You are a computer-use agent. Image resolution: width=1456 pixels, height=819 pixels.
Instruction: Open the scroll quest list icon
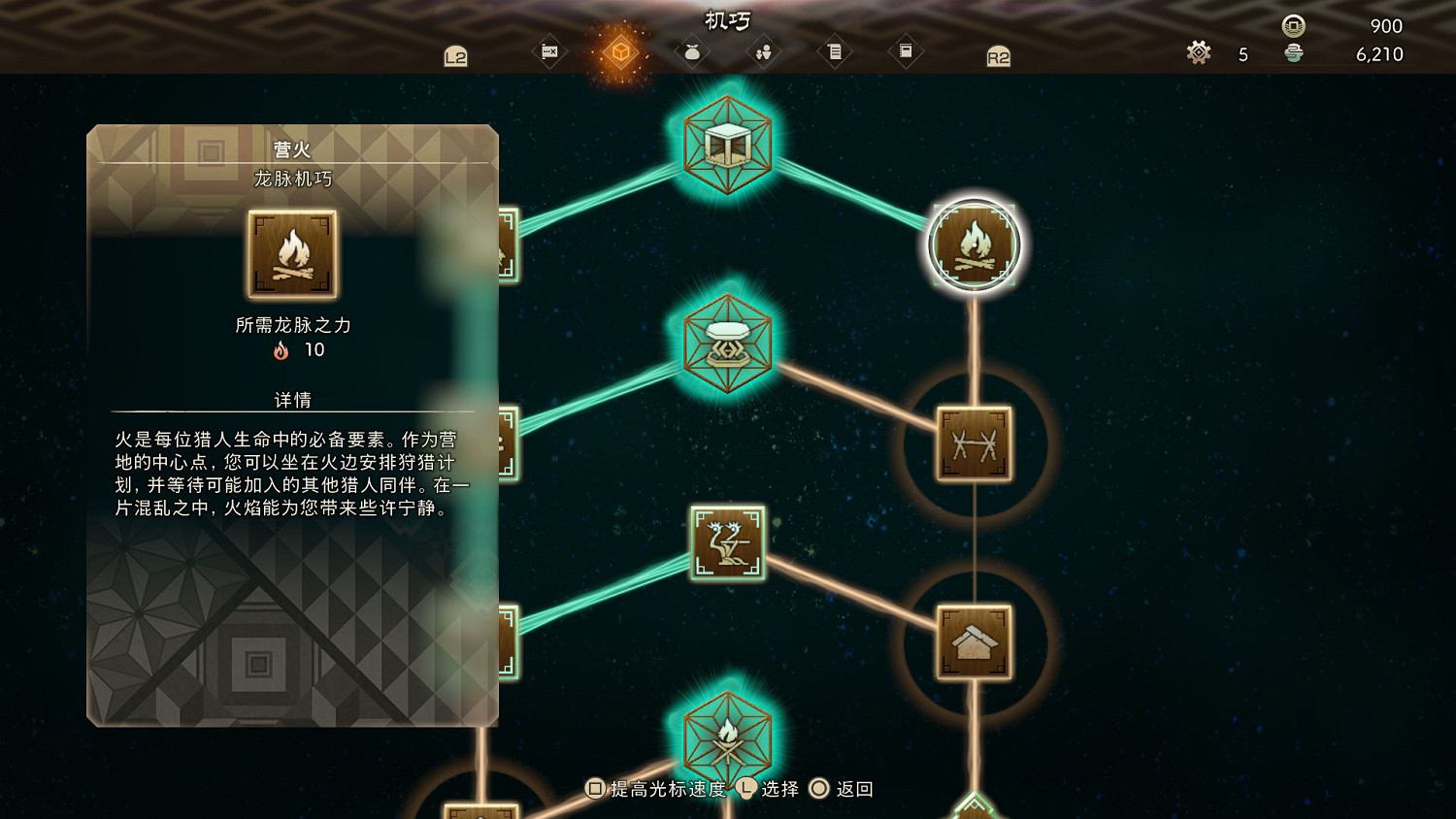[x=836, y=51]
